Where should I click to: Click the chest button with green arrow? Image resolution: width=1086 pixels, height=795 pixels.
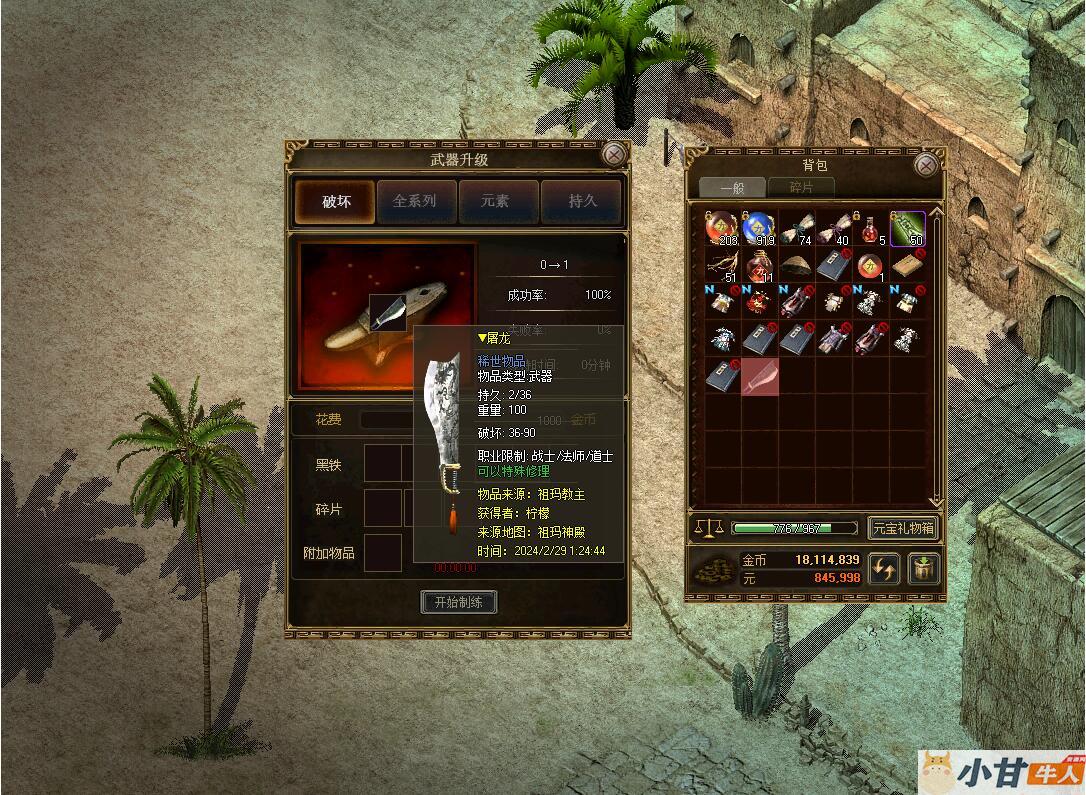click(x=920, y=569)
